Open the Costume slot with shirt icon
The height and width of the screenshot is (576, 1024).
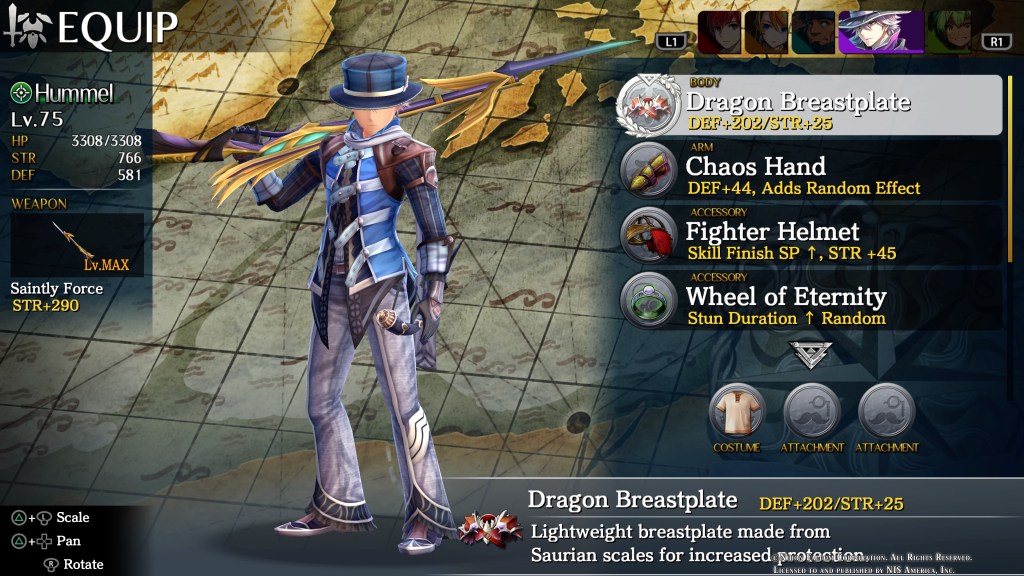737,411
